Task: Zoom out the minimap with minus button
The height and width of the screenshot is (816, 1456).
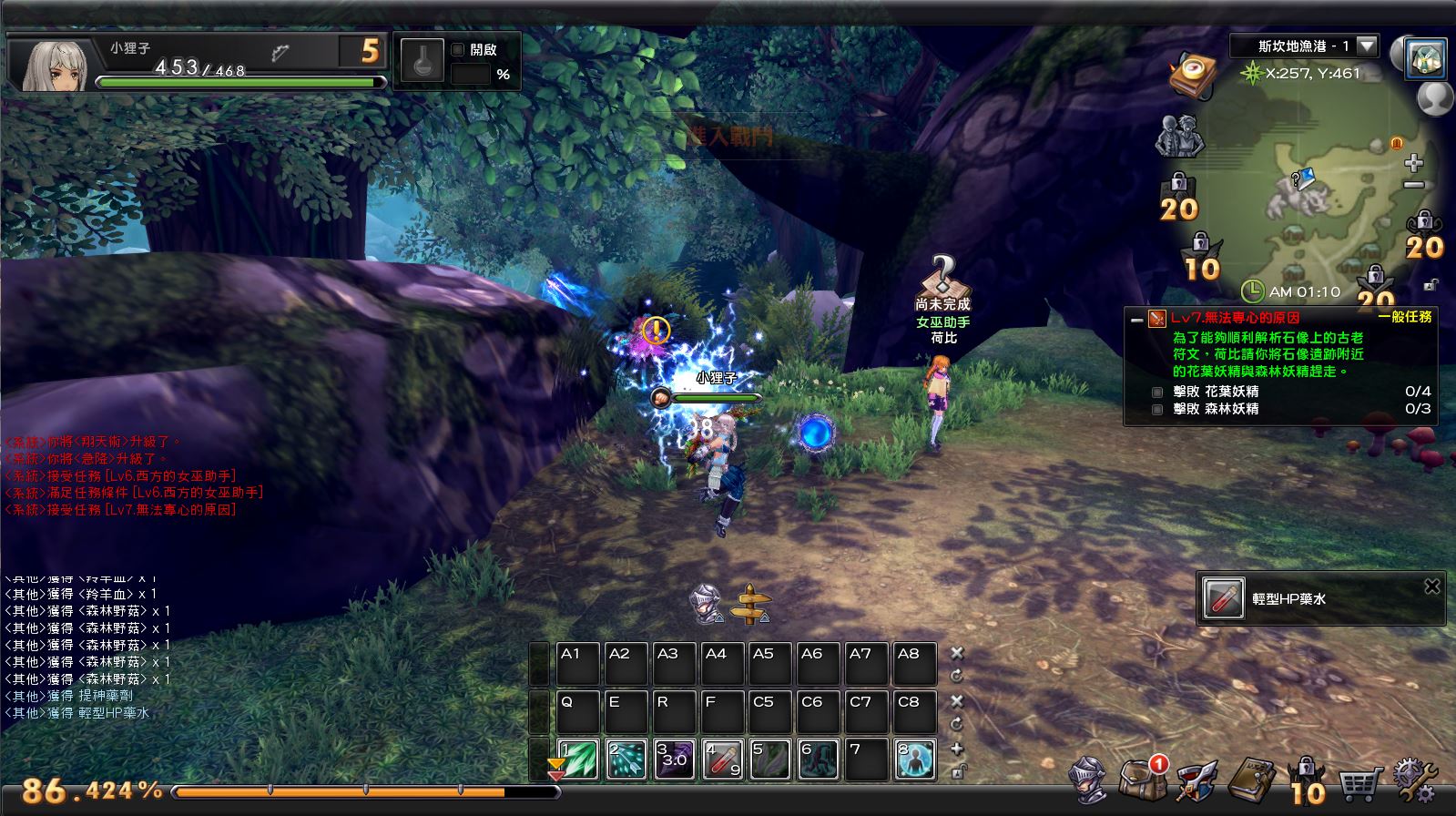Action: click(1413, 185)
